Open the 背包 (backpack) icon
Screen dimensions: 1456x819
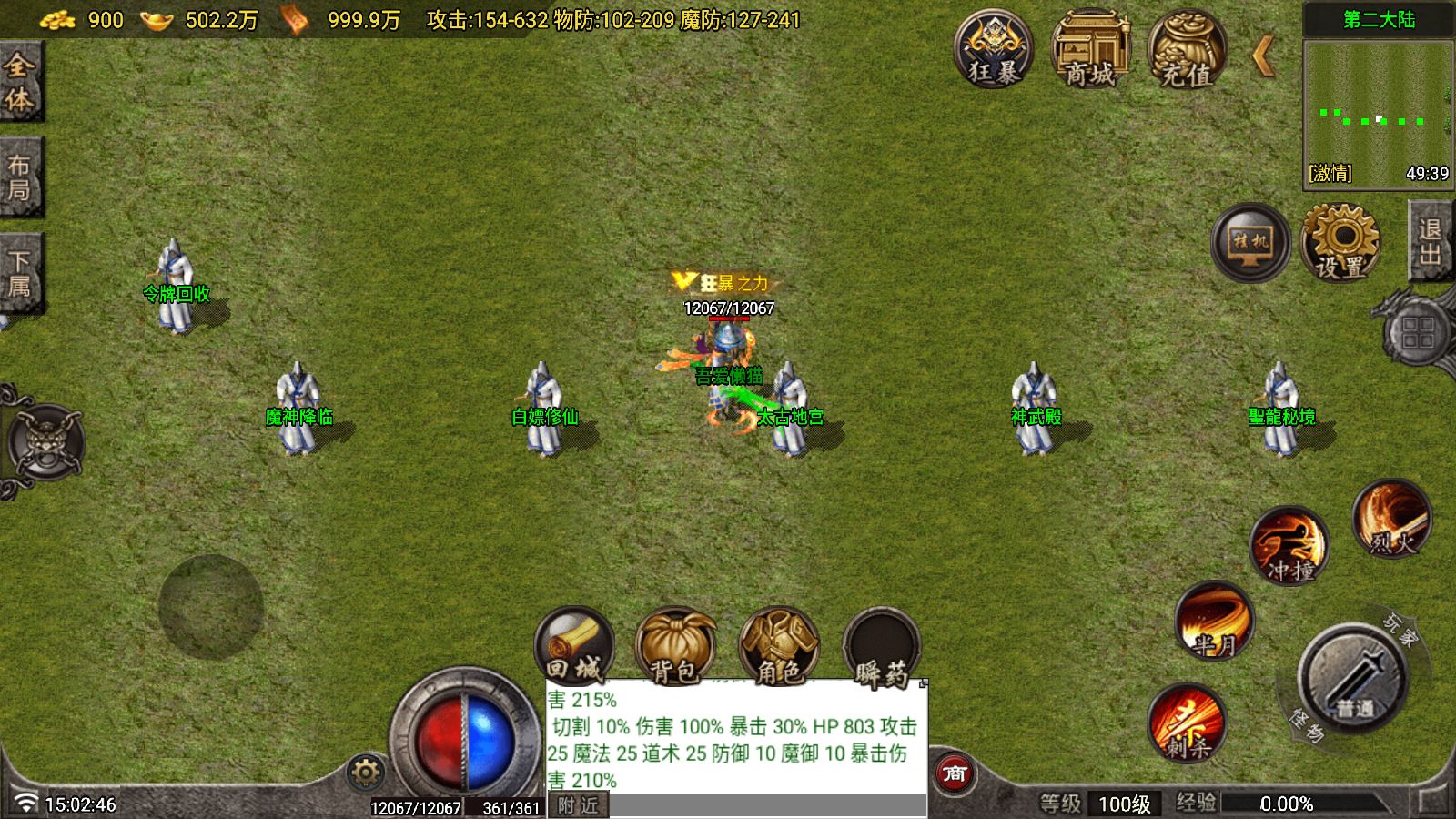[x=676, y=646]
